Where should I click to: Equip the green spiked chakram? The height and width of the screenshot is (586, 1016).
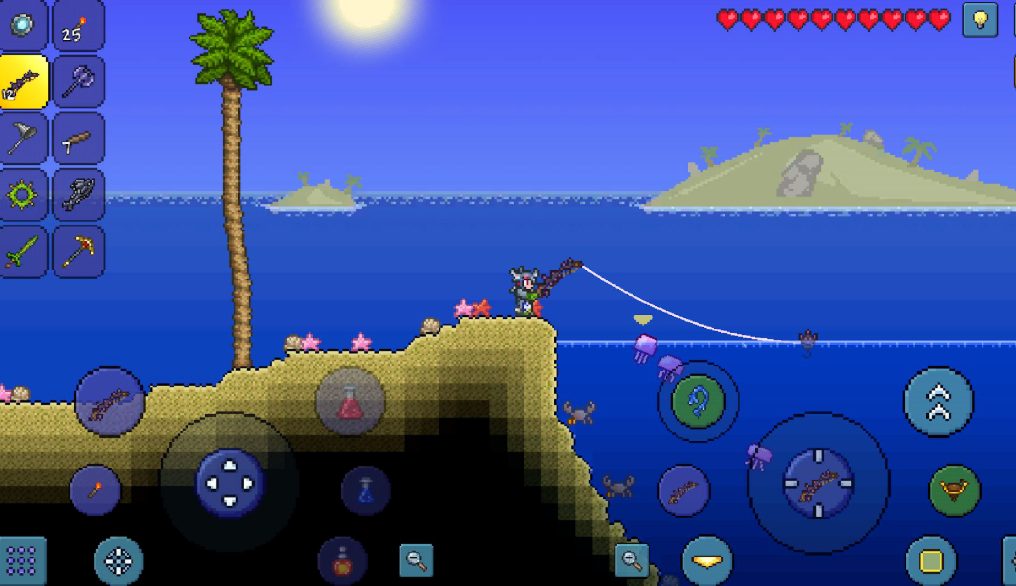[22, 194]
